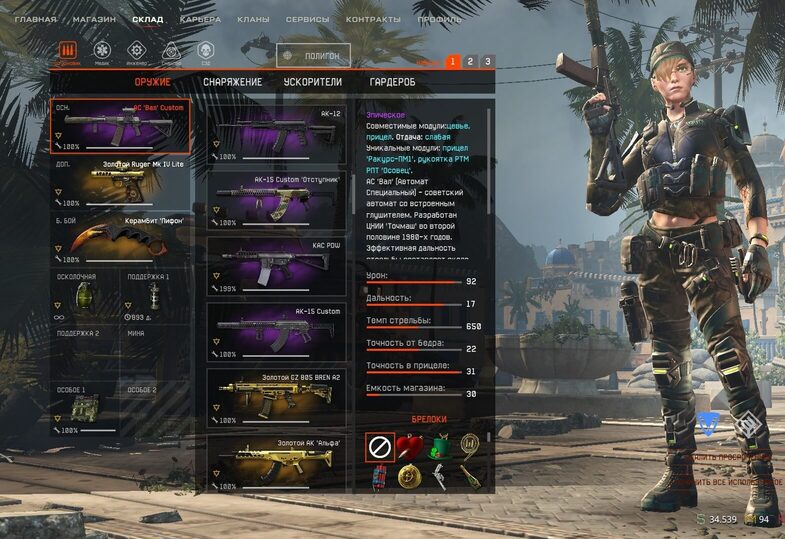This screenshot has height=539, width=785.
Task: Open the Кланы menu
Action: (x=254, y=19)
